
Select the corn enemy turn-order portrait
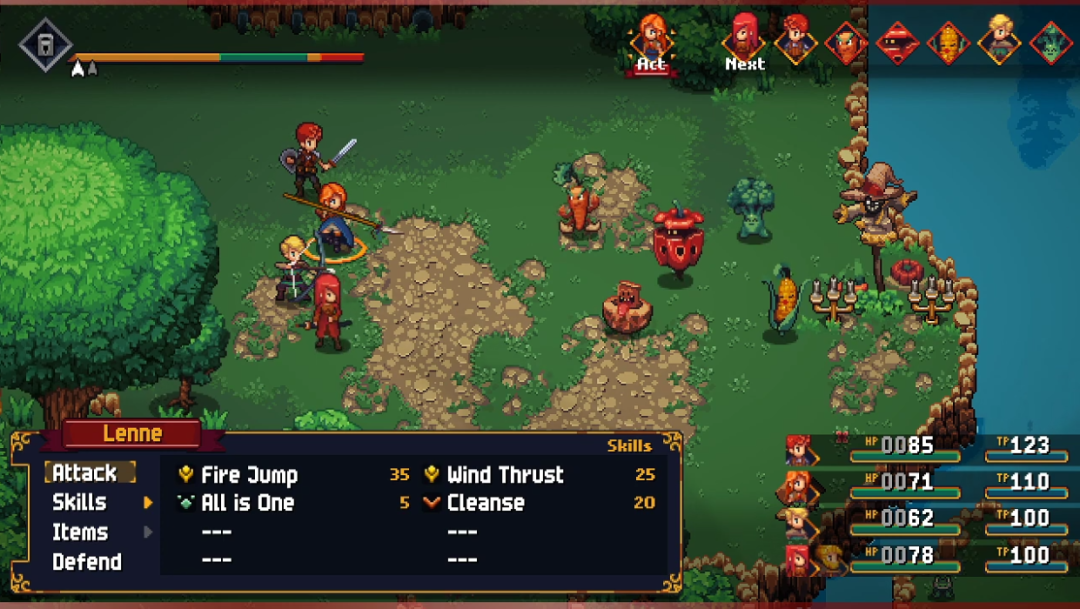[947, 43]
